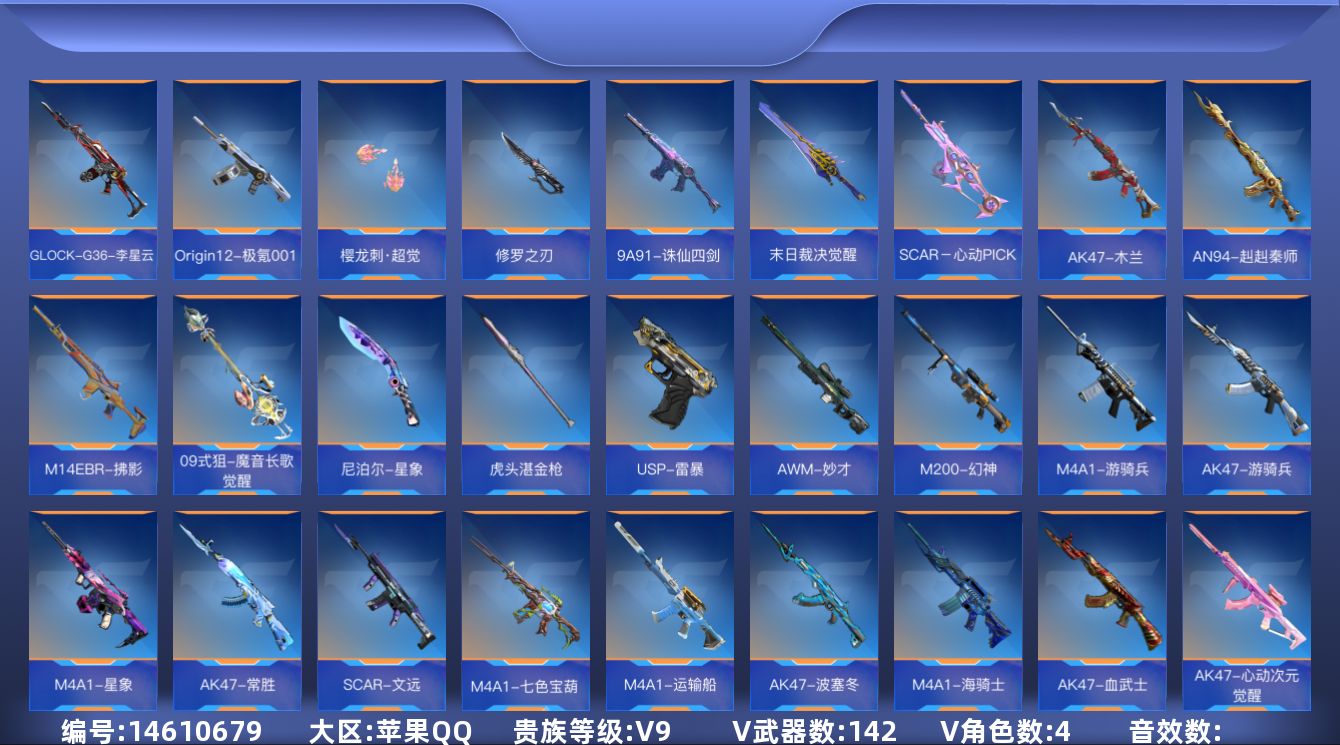Choose the Origin12-极氪001 weapon card
1340x745 pixels.
click(237, 177)
